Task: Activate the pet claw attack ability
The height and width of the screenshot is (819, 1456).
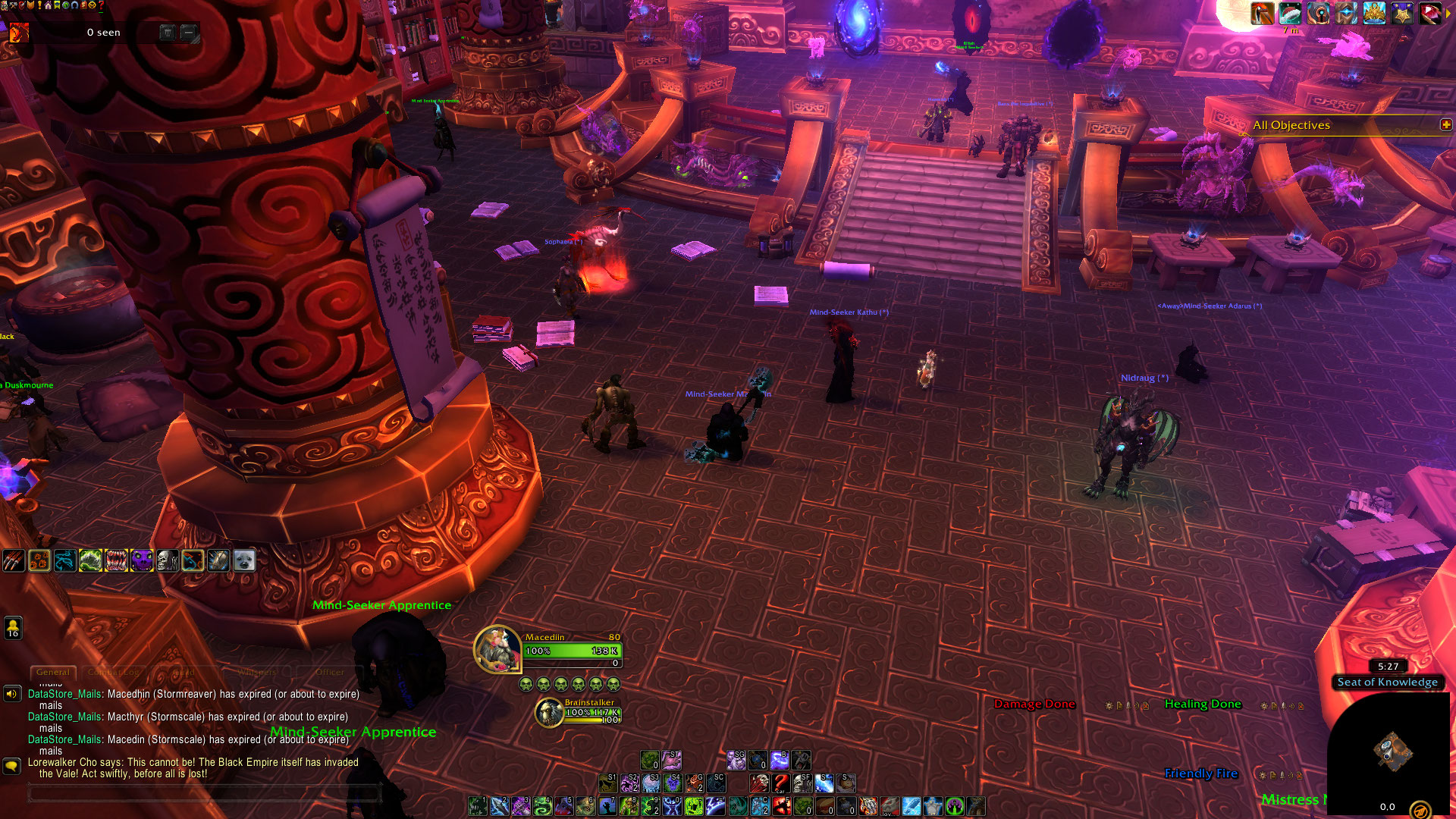Action: click(14, 560)
